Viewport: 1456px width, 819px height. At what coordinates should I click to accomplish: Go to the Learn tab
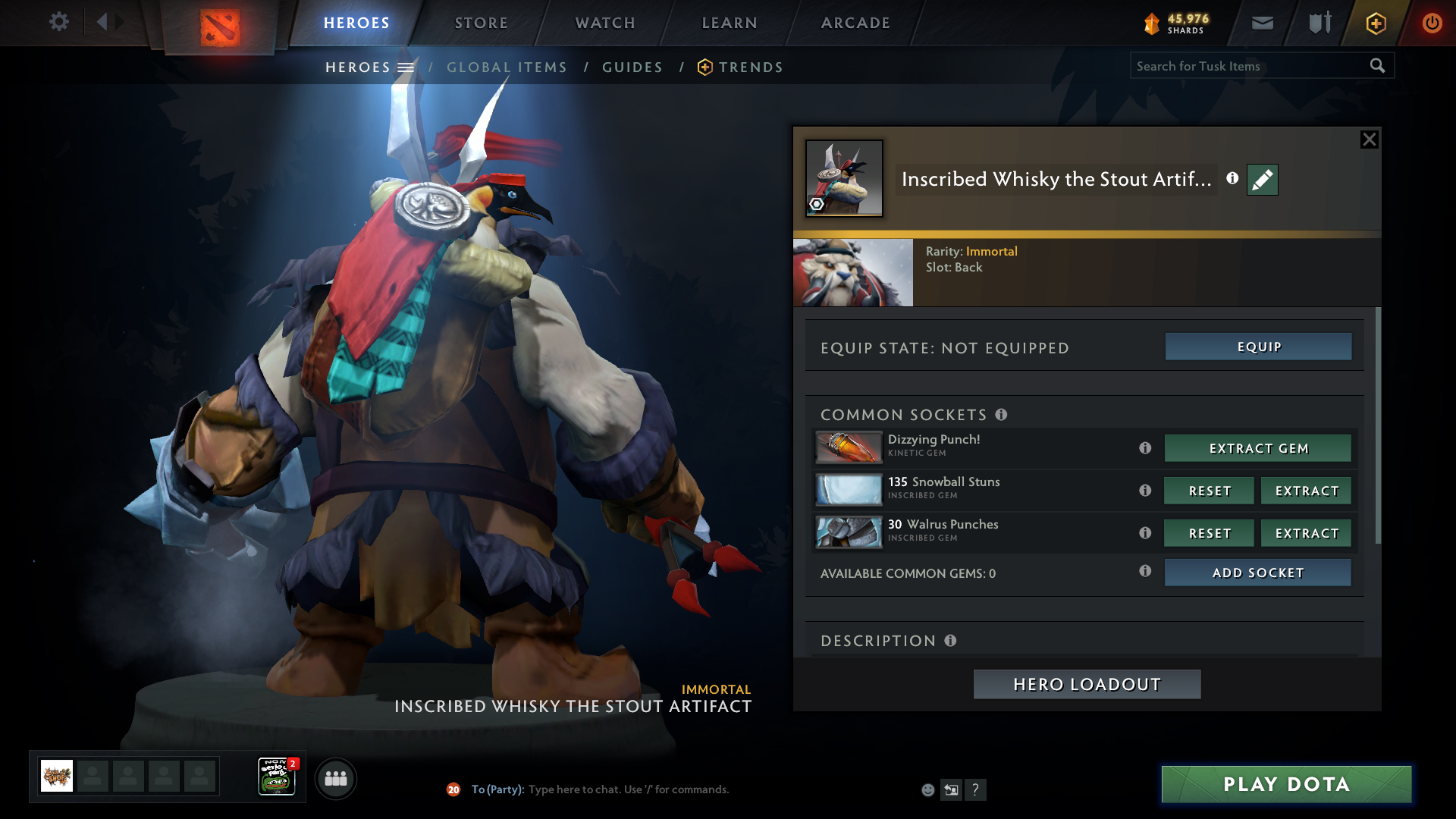(730, 23)
